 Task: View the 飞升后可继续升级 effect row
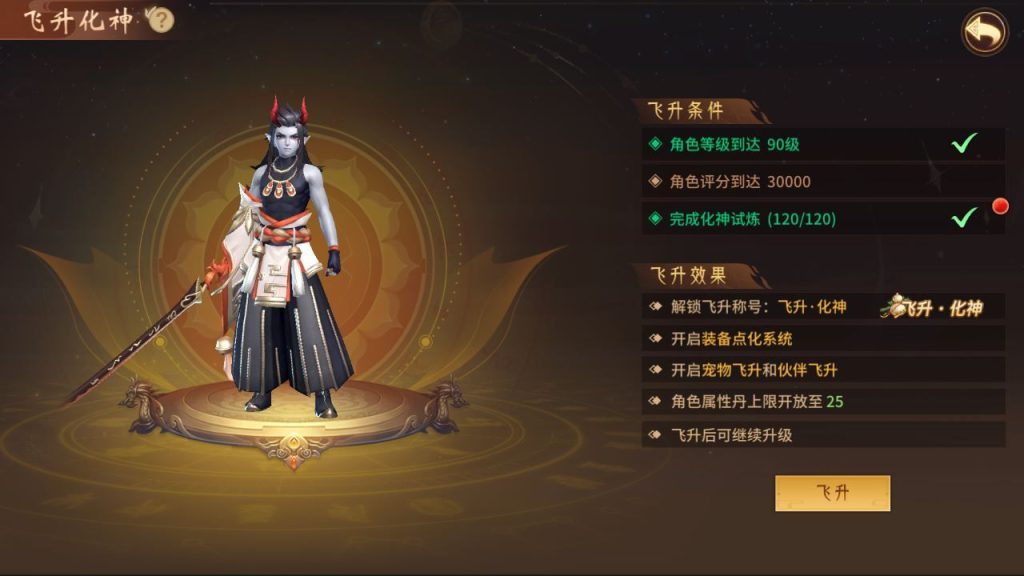(x=822, y=435)
